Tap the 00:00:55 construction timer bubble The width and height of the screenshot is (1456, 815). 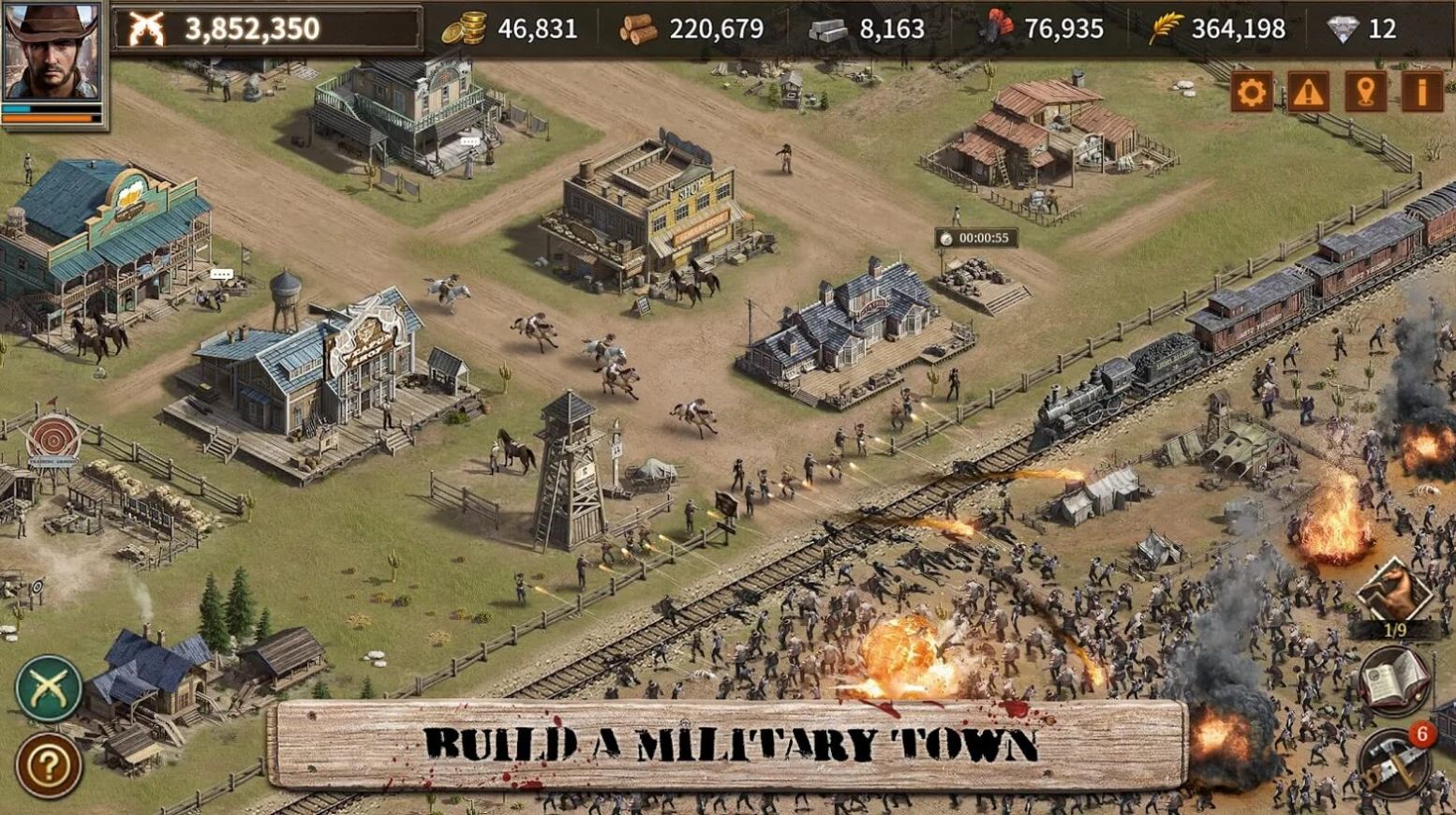(976, 238)
